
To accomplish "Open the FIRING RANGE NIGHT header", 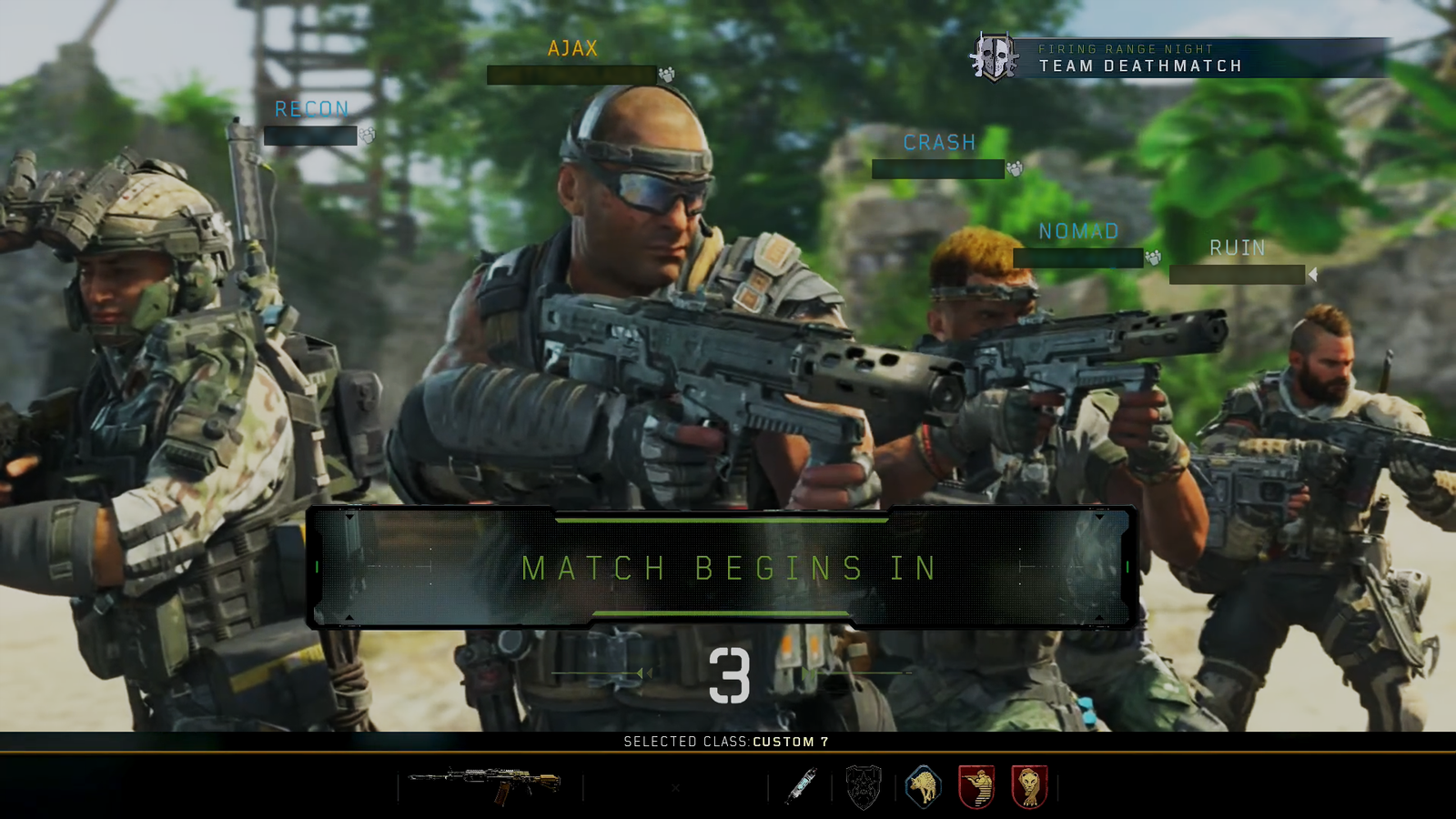I will point(1126,48).
